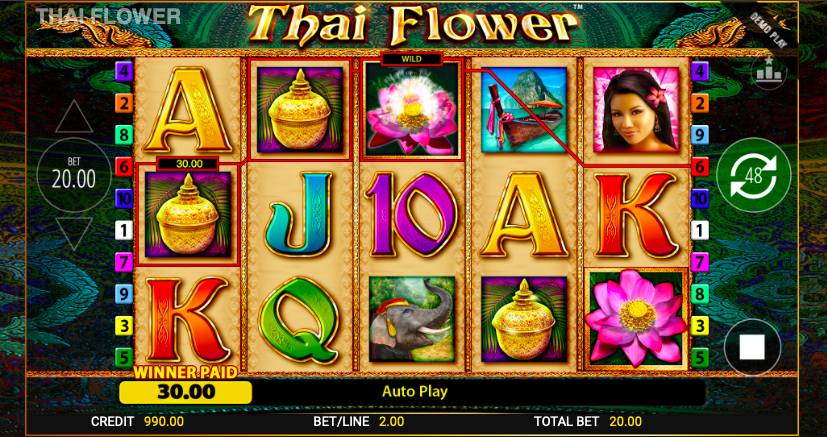
Task: Click the autoplay spin counter showing 48
Action: [x=753, y=176]
